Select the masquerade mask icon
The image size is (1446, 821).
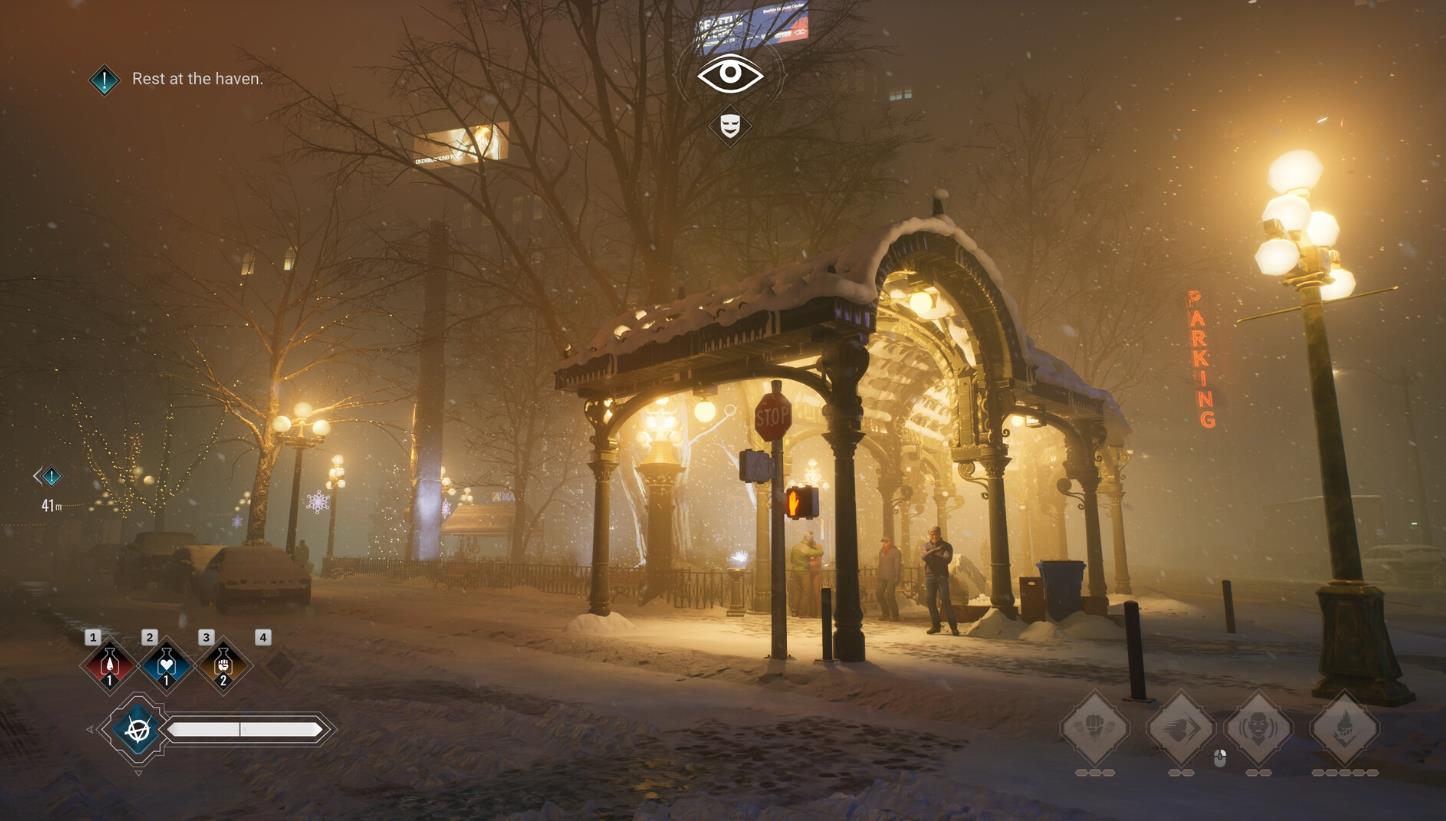[x=730, y=126]
